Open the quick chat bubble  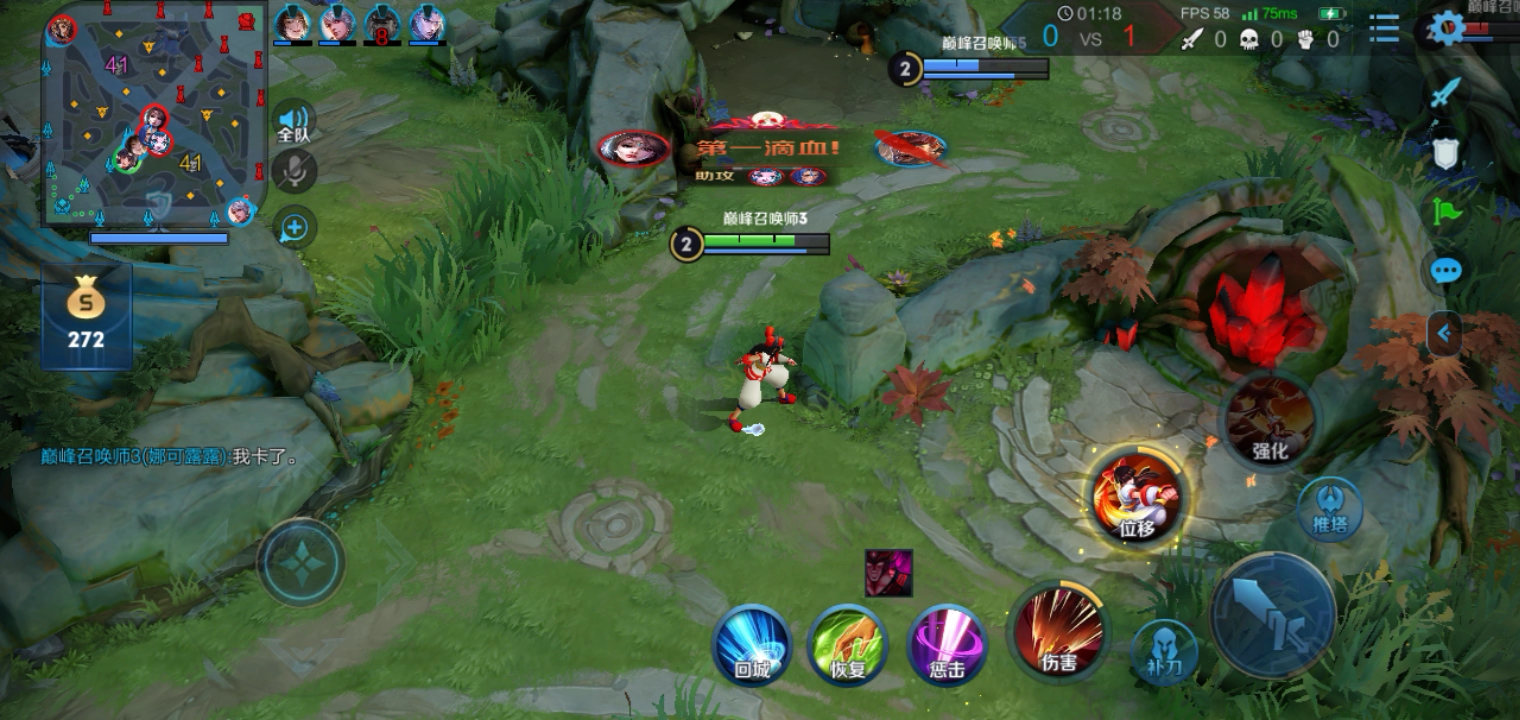point(1445,271)
